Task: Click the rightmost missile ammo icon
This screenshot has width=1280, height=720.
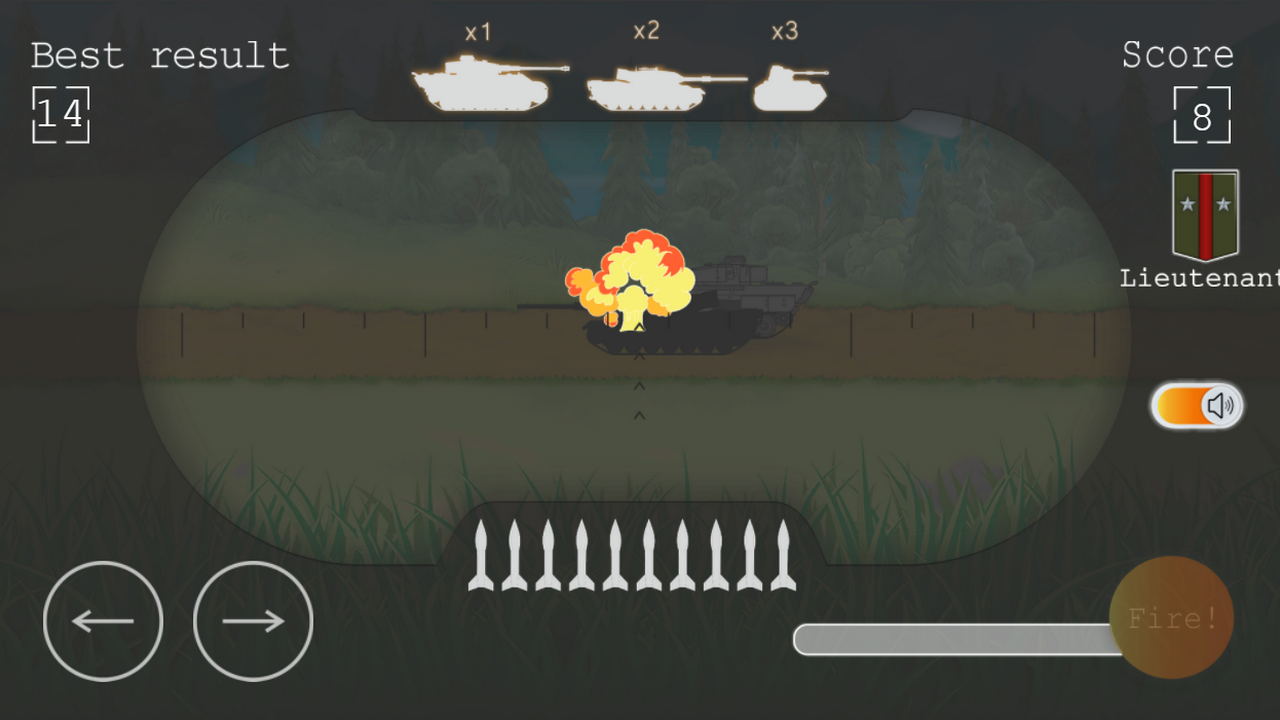Action: 783,555
